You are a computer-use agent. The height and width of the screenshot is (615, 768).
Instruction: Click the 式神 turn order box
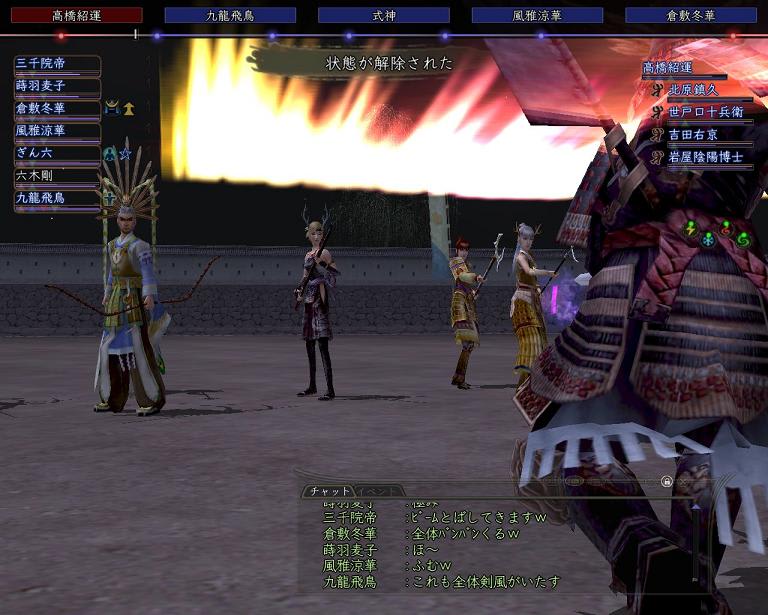[384, 15]
